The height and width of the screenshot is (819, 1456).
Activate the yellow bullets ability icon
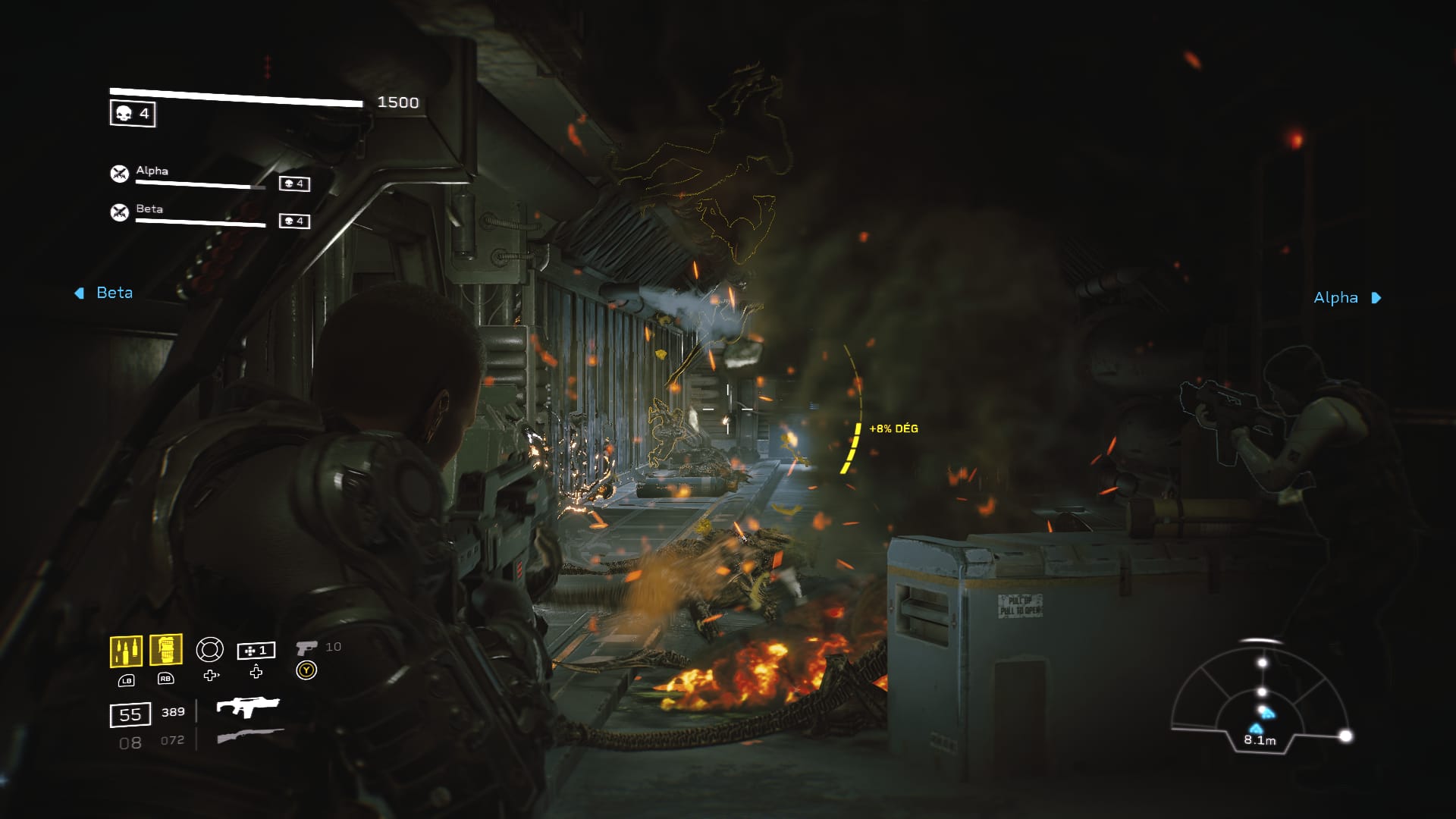pyautogui.click(x=126, y=651)
